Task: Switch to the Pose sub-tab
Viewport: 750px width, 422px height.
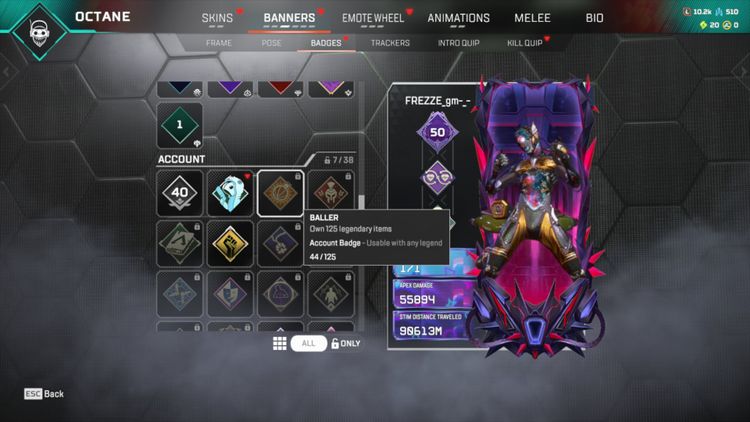Action: 271,43
